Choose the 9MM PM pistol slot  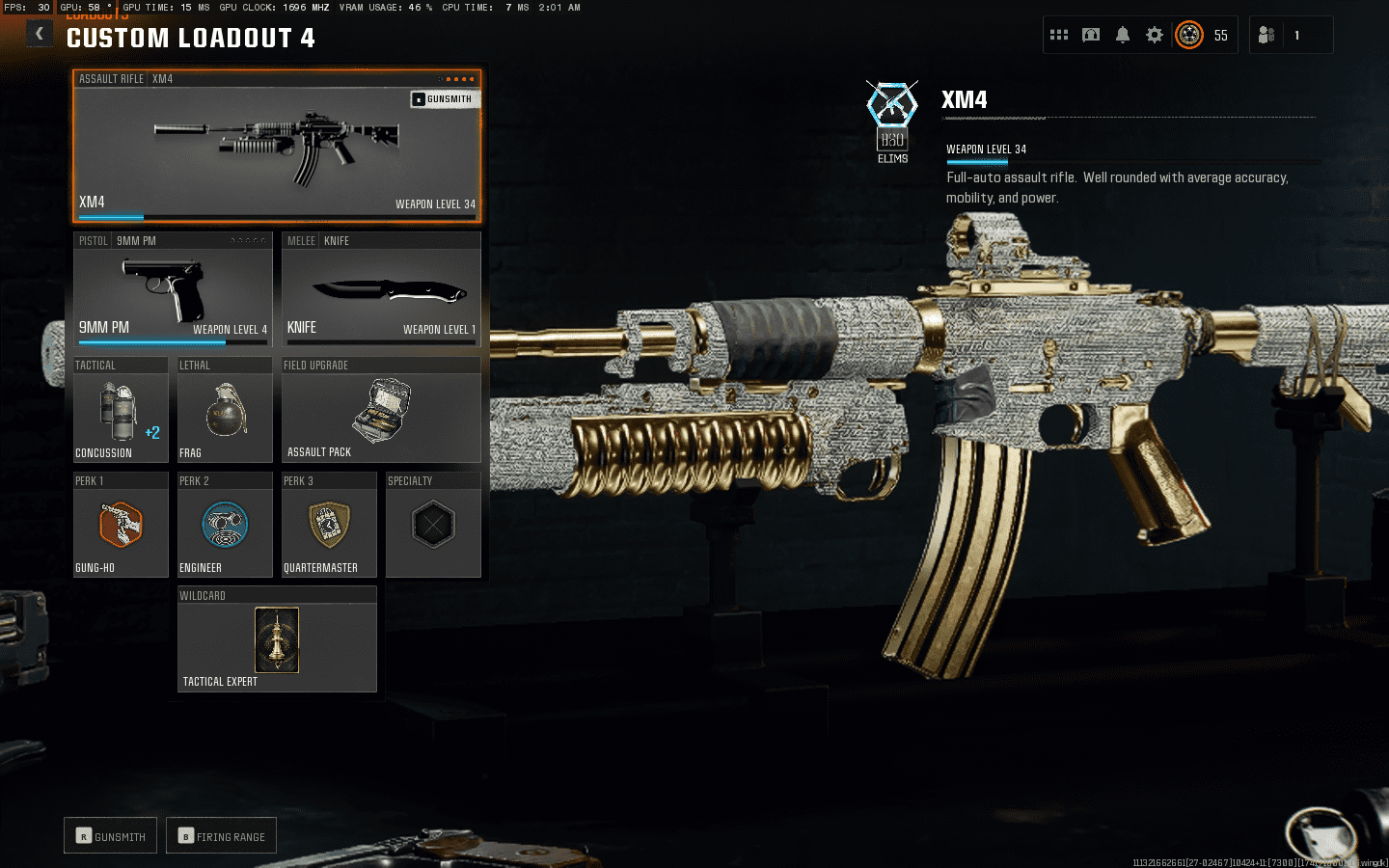[x=173, y=289]
